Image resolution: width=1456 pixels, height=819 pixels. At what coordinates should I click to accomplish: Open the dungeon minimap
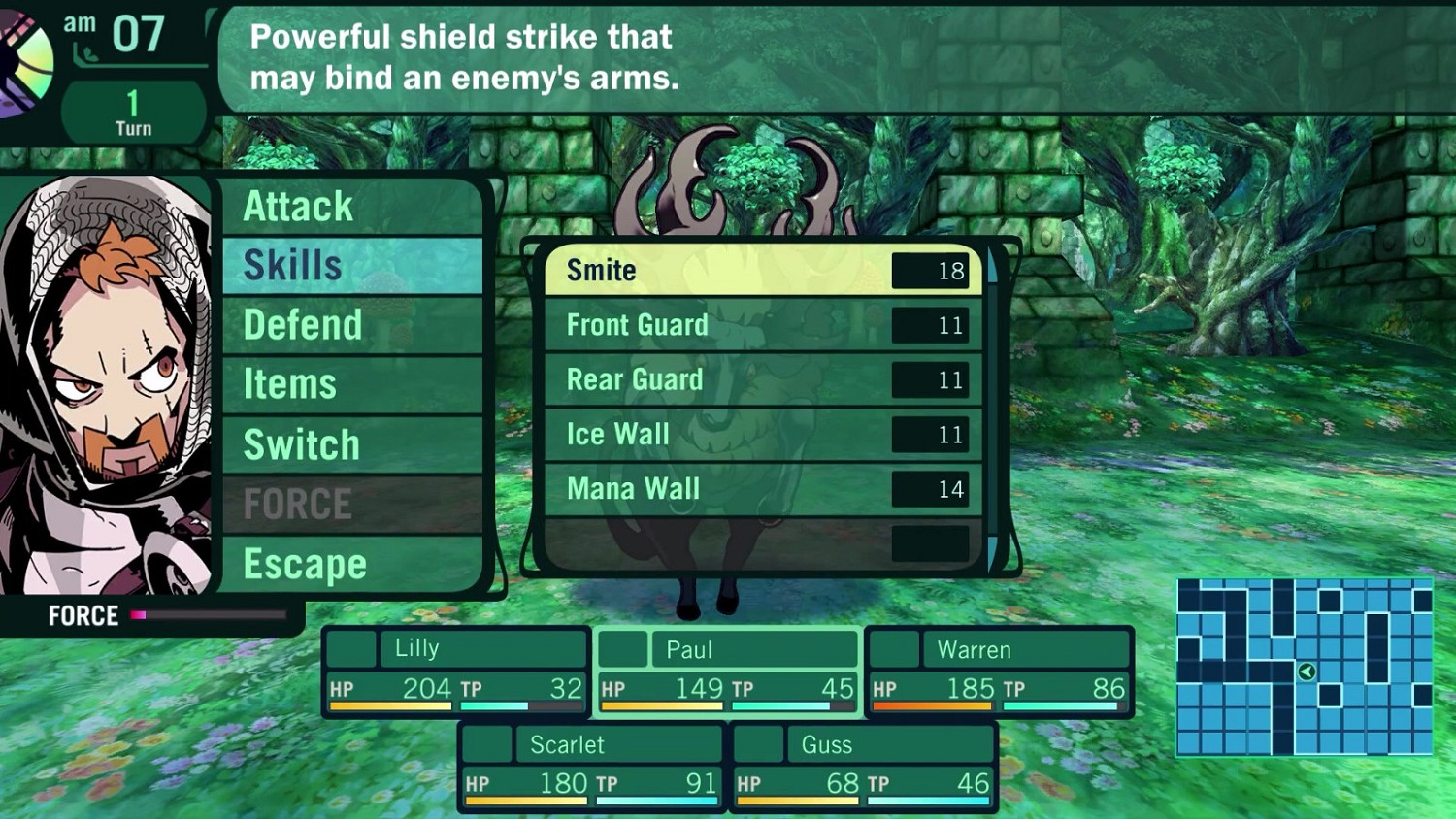[1304, 667]
